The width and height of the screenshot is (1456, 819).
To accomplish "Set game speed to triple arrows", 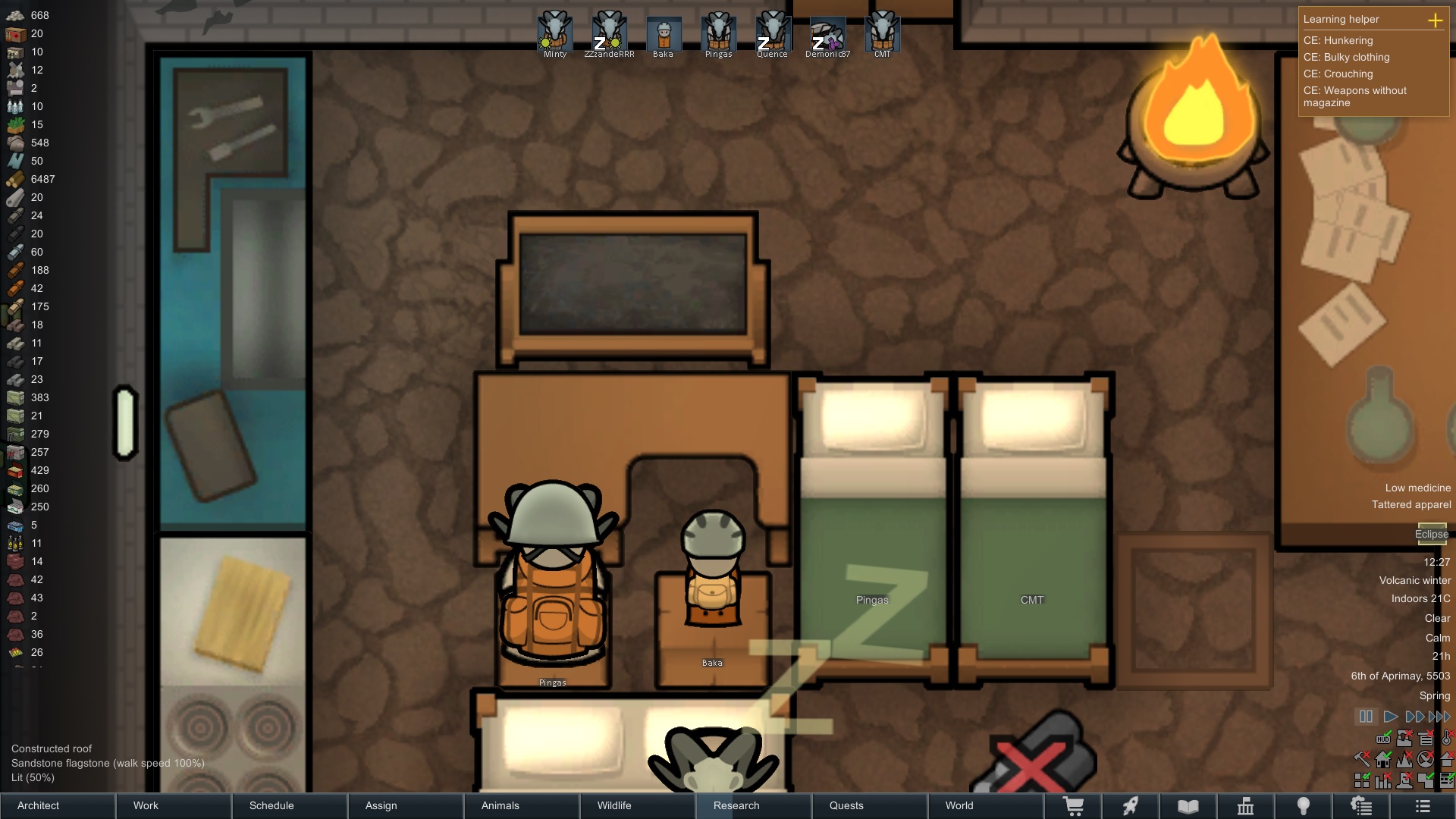I will point(1439,717).
